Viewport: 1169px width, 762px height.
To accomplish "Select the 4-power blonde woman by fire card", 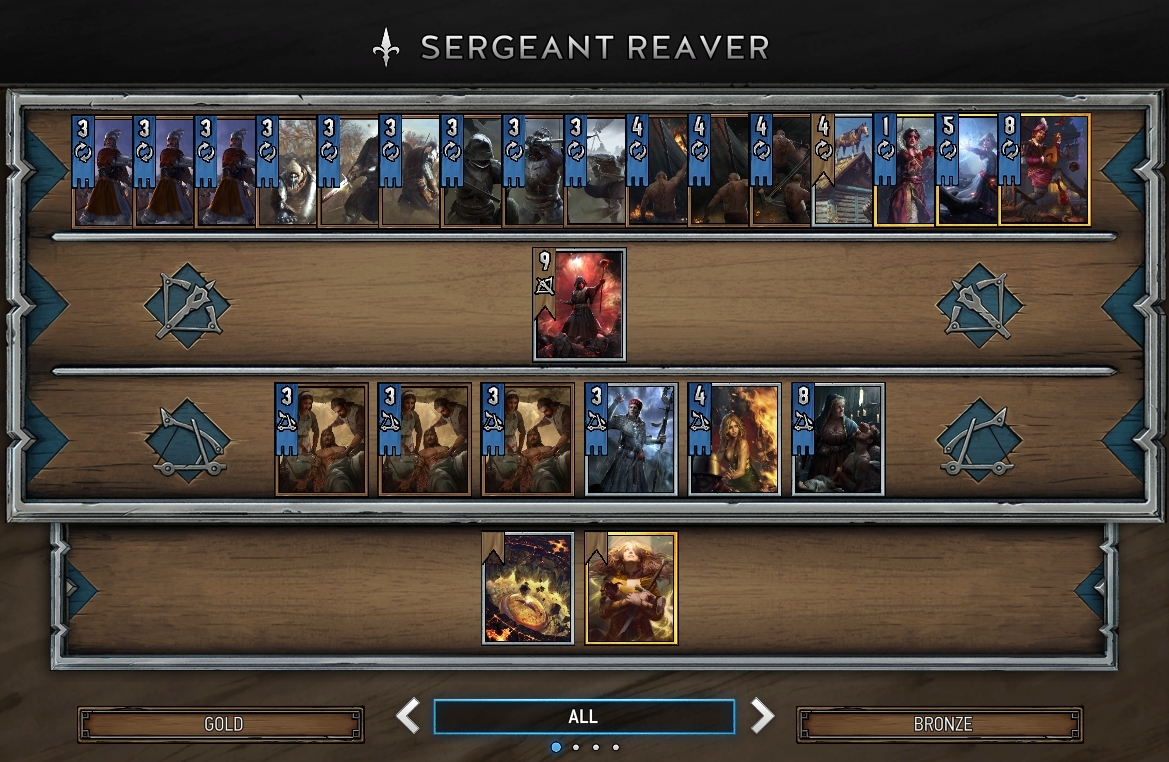I will [x=734, y=439].
